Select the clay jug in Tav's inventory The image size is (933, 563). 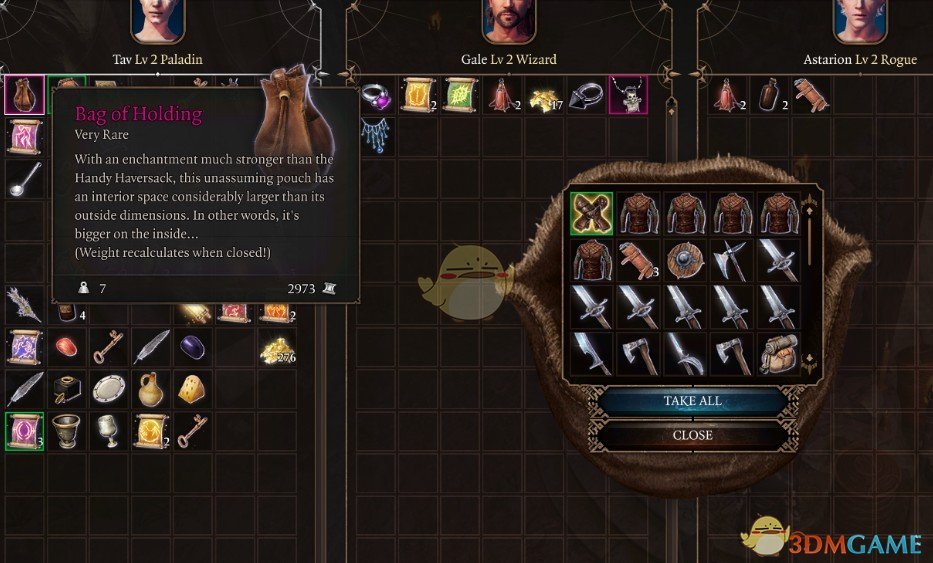click(150, 388)
